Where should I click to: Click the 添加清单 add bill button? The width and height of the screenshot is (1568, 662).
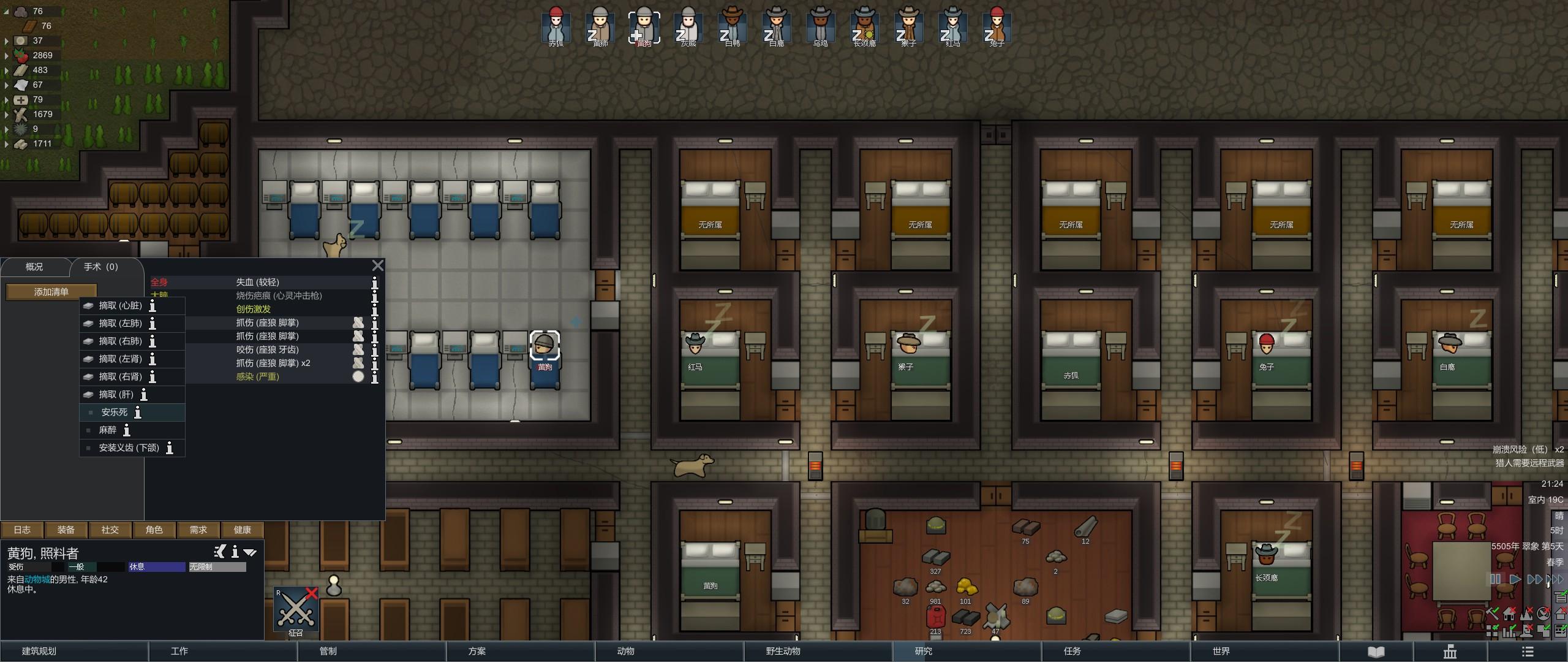[51, 292]
